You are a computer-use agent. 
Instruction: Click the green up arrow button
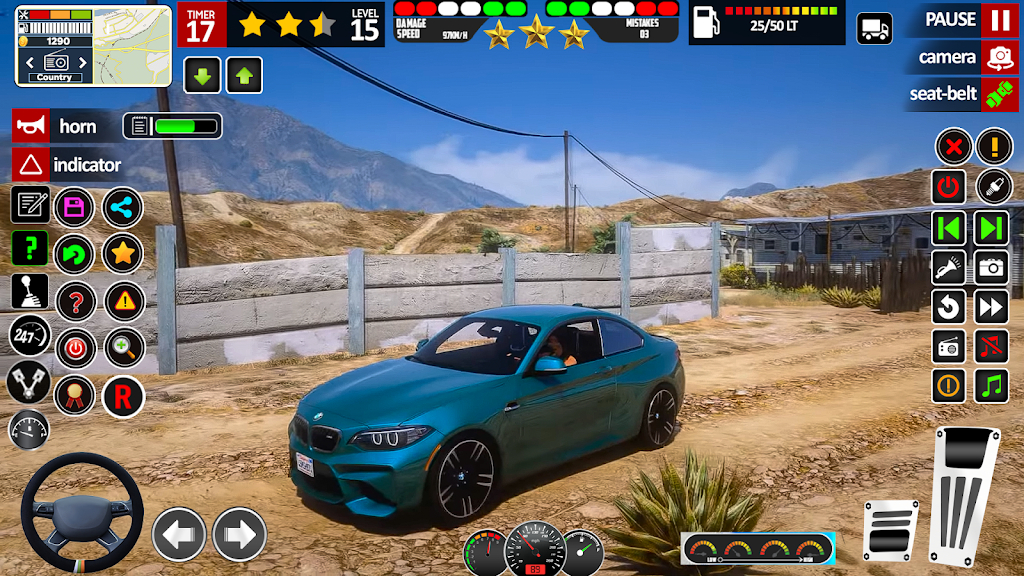click(244, 75)
